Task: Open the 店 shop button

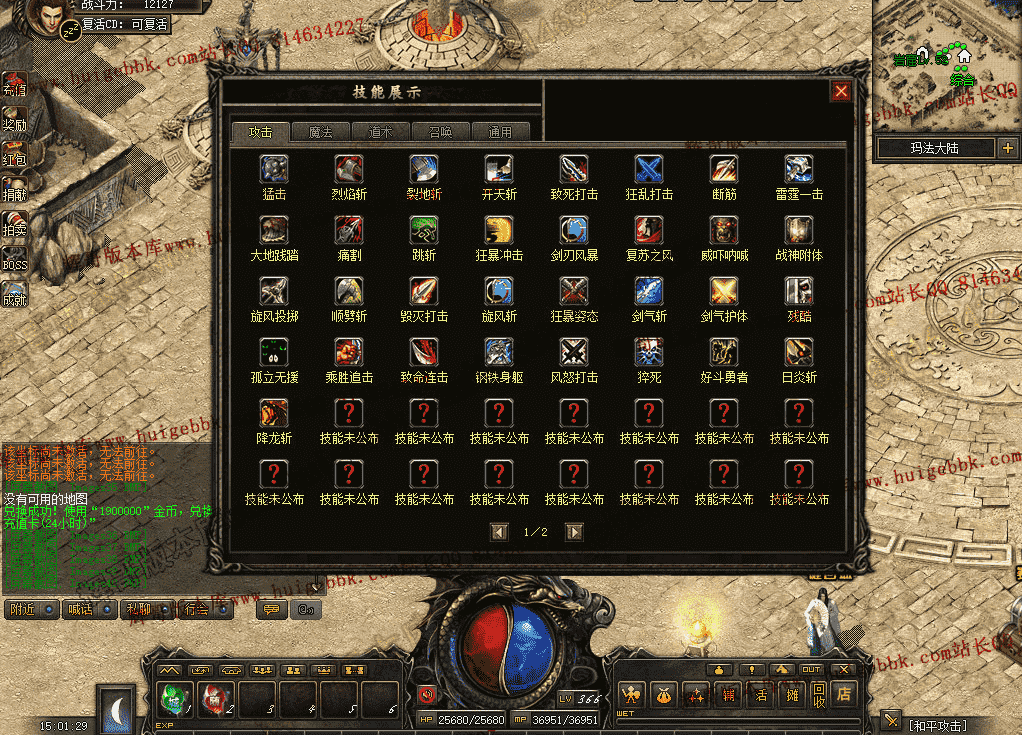Action: 845,692
